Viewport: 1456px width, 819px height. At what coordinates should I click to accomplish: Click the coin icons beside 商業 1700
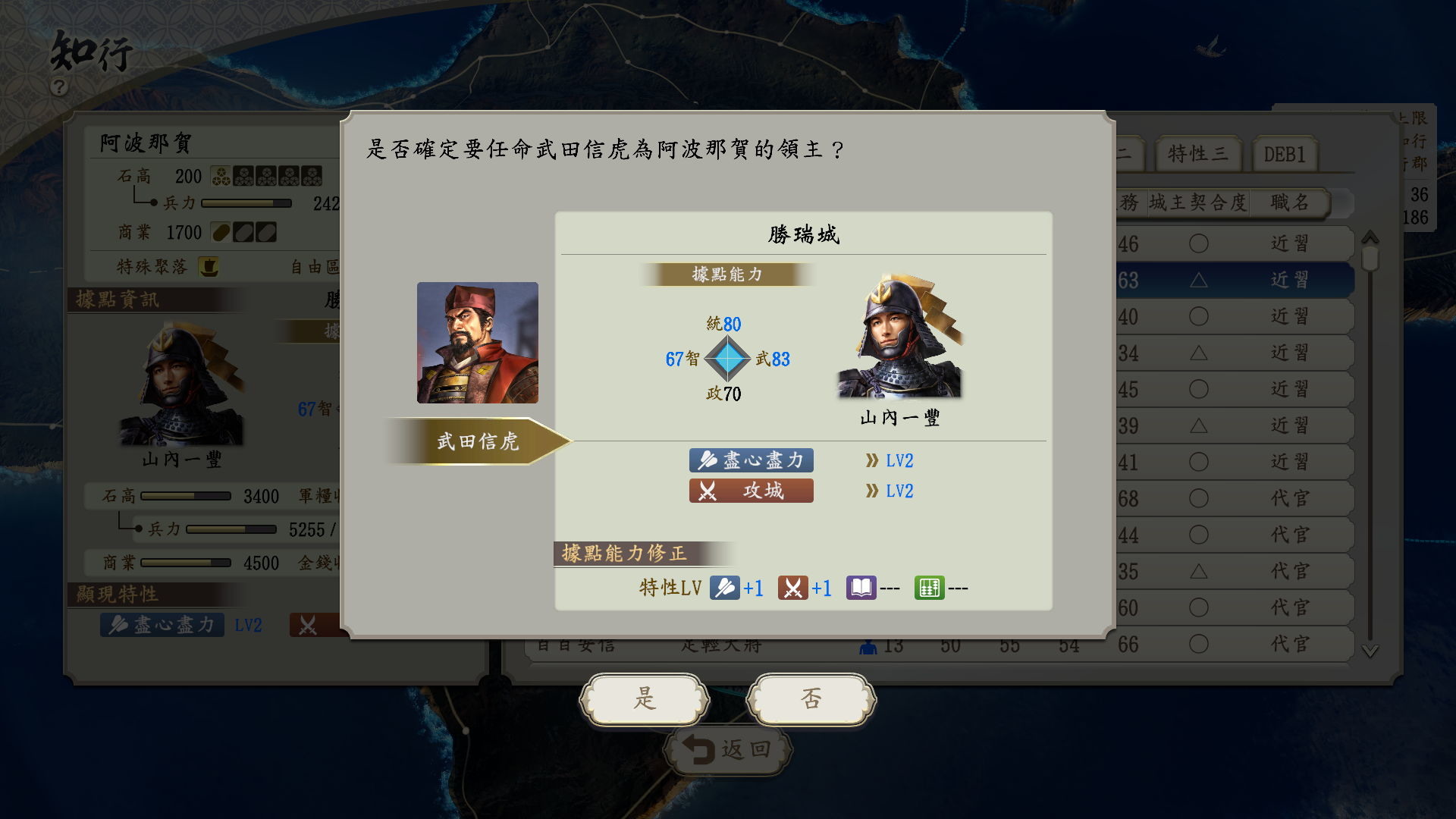coord(243,232)
